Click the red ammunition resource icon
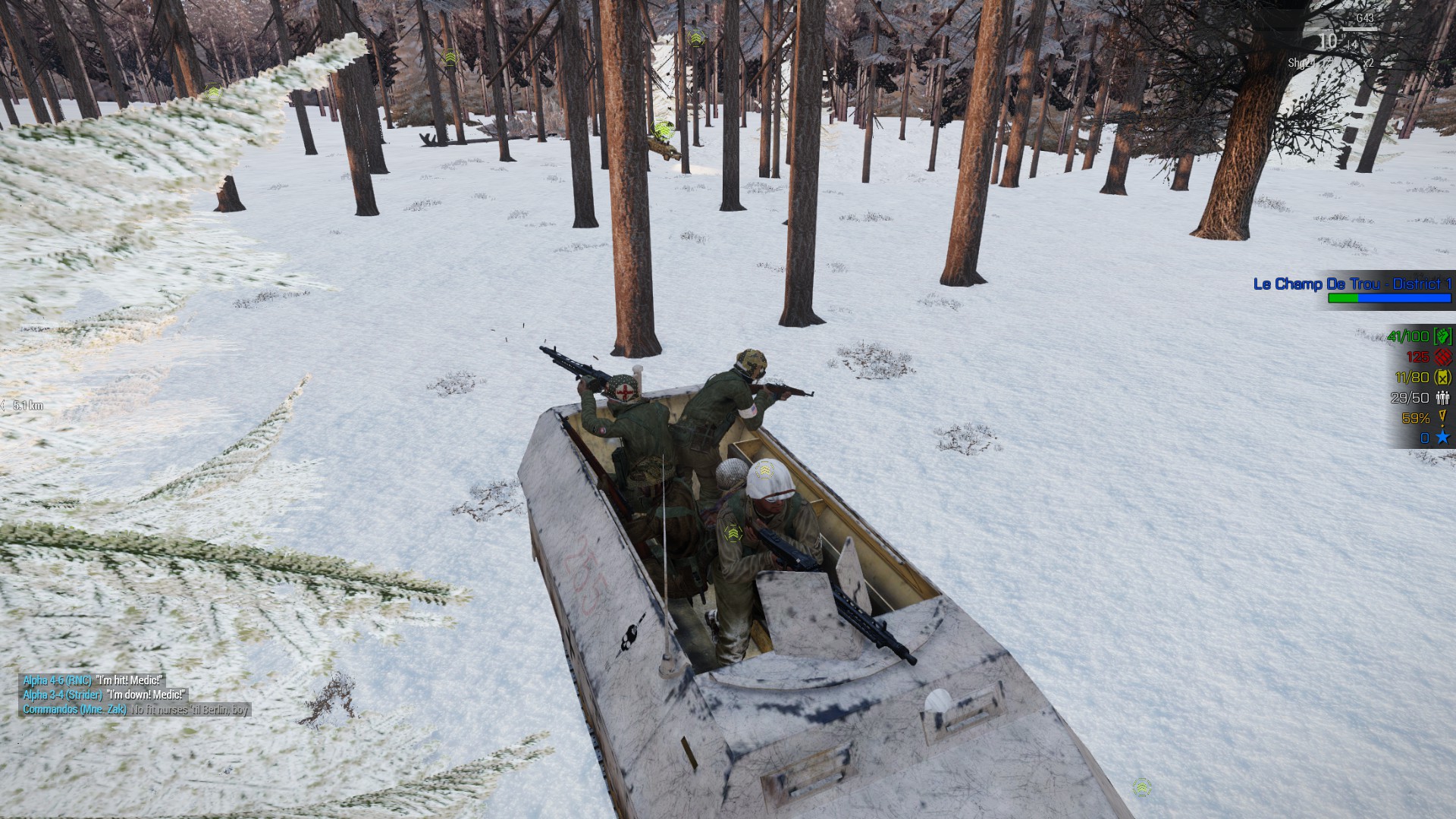The image size is (1456, 819). [1442, 356]
